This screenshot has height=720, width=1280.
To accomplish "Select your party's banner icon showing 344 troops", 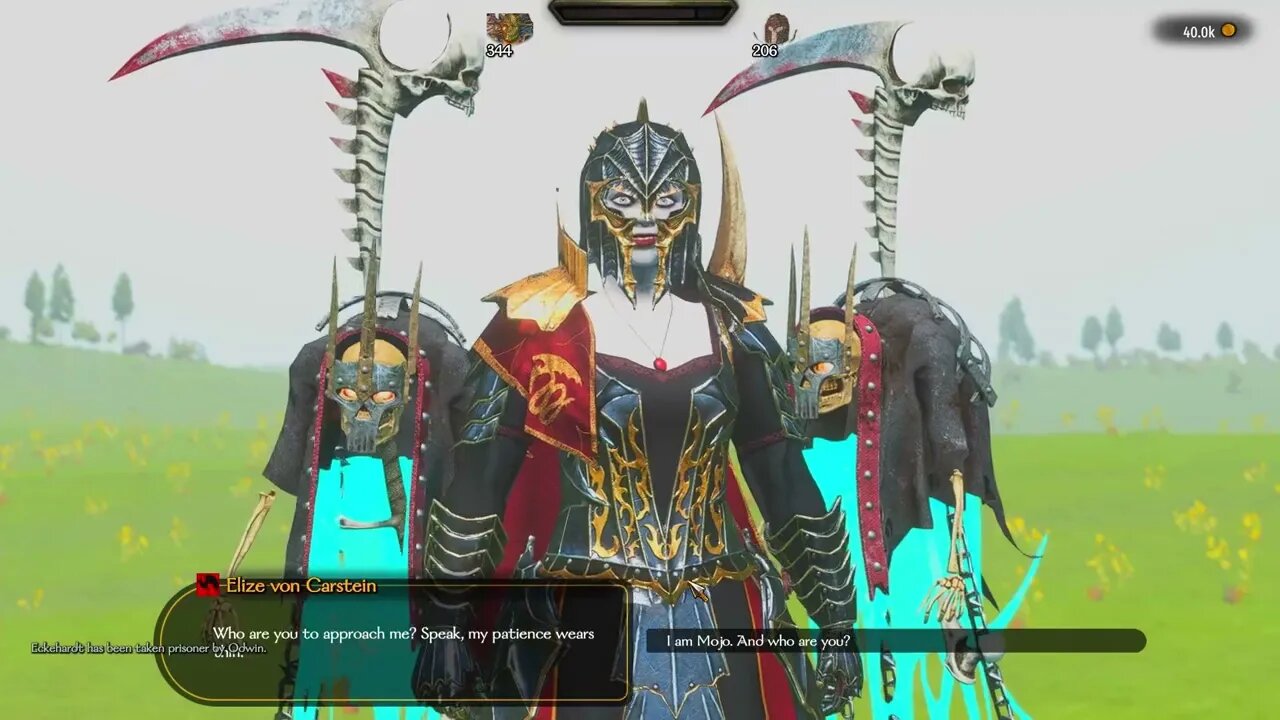I will [509, 27].
